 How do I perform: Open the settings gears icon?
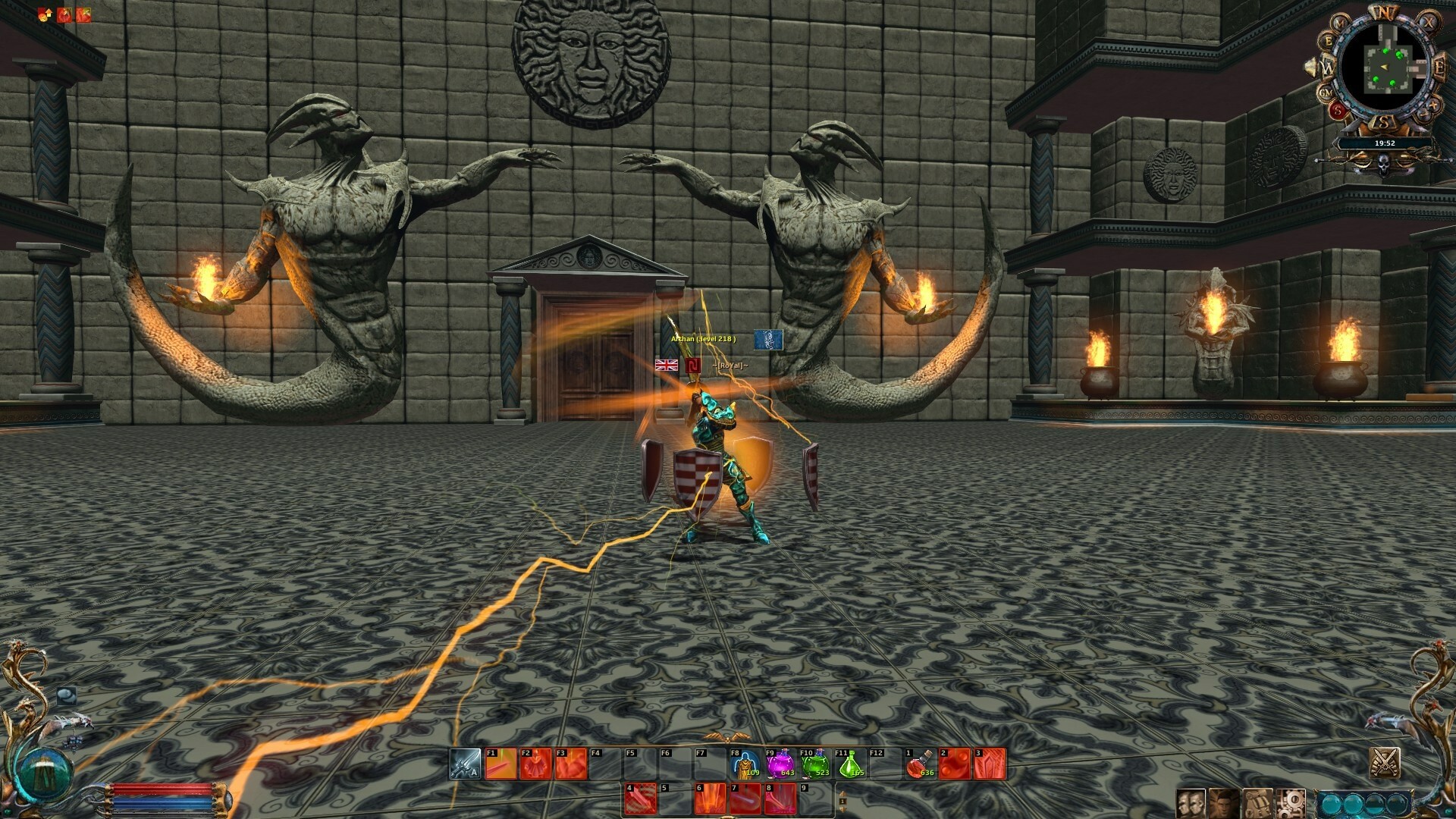[x=1291, y=804]
